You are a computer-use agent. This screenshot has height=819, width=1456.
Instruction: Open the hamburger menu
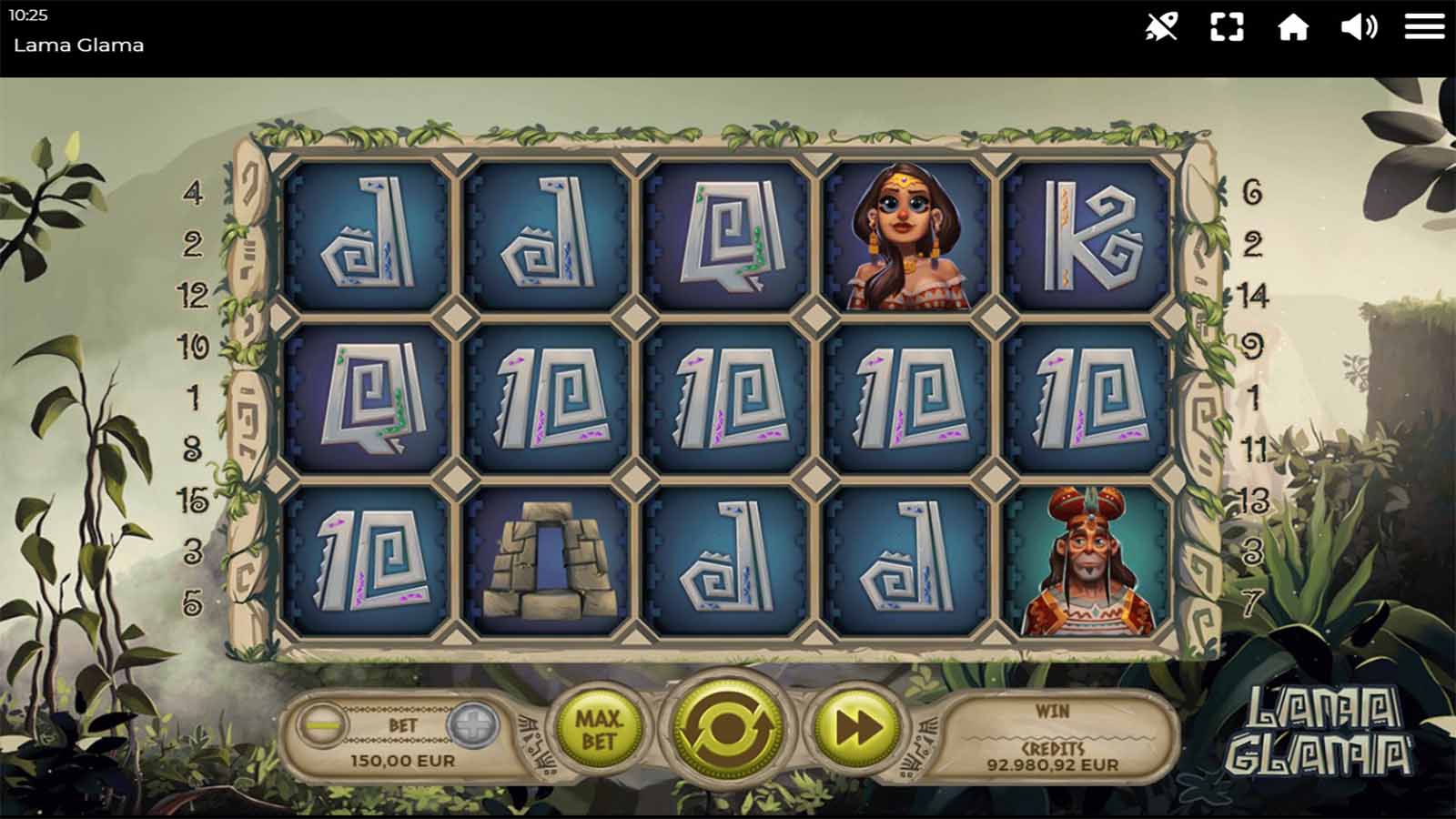point(1424,26)
